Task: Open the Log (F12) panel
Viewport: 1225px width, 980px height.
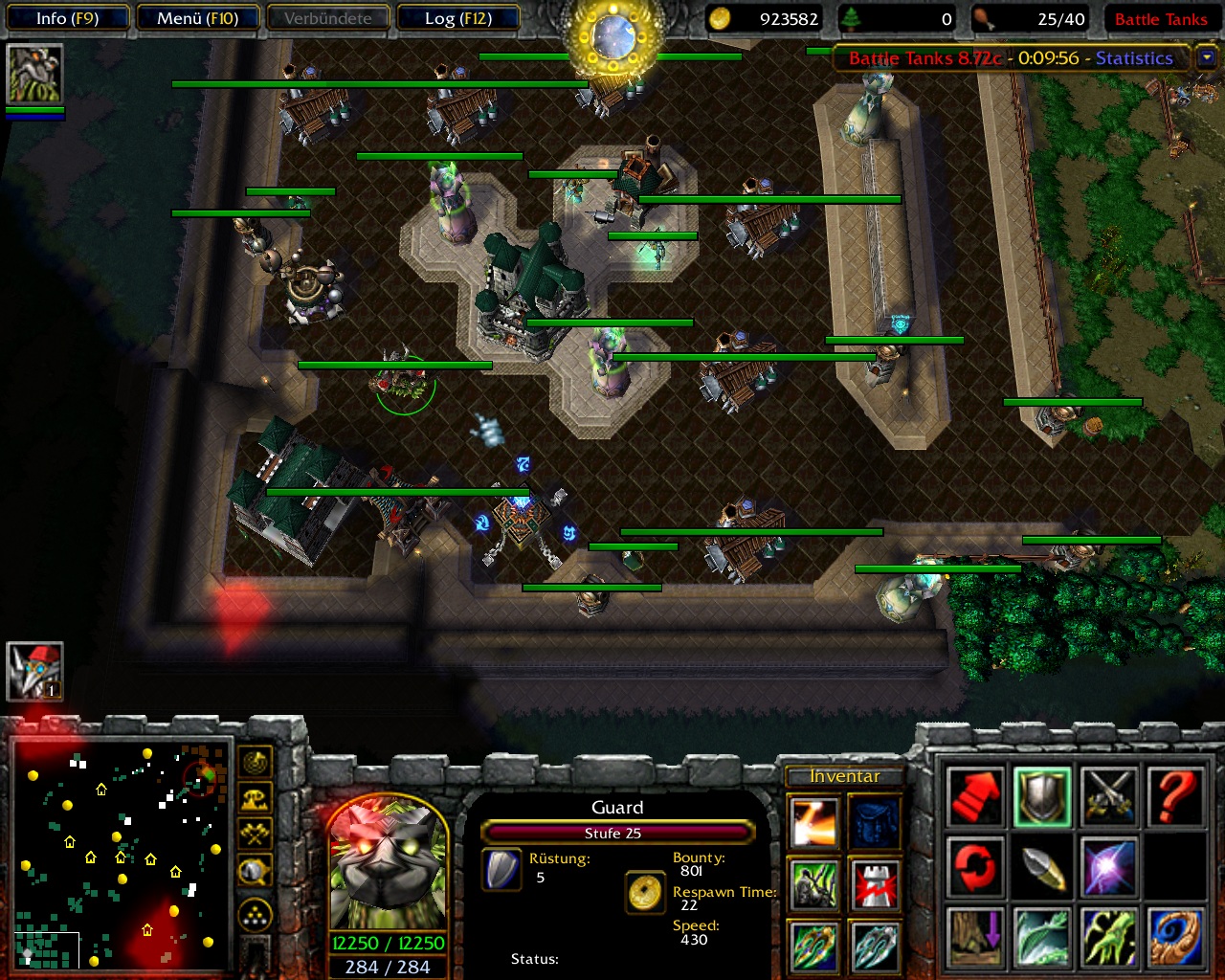Action: [457, 18]
